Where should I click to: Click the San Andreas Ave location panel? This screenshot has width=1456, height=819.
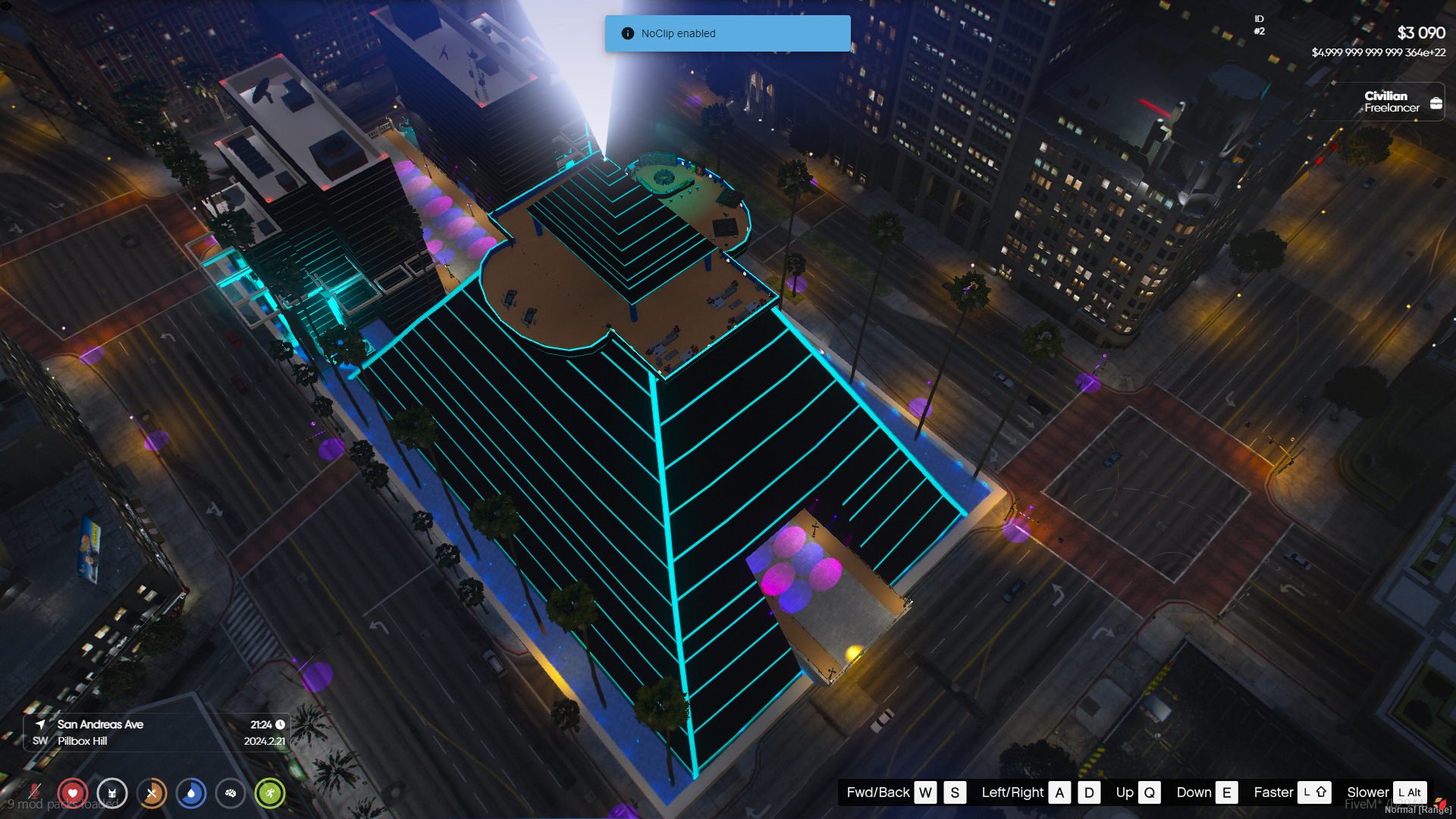click(x=157, y=733)
